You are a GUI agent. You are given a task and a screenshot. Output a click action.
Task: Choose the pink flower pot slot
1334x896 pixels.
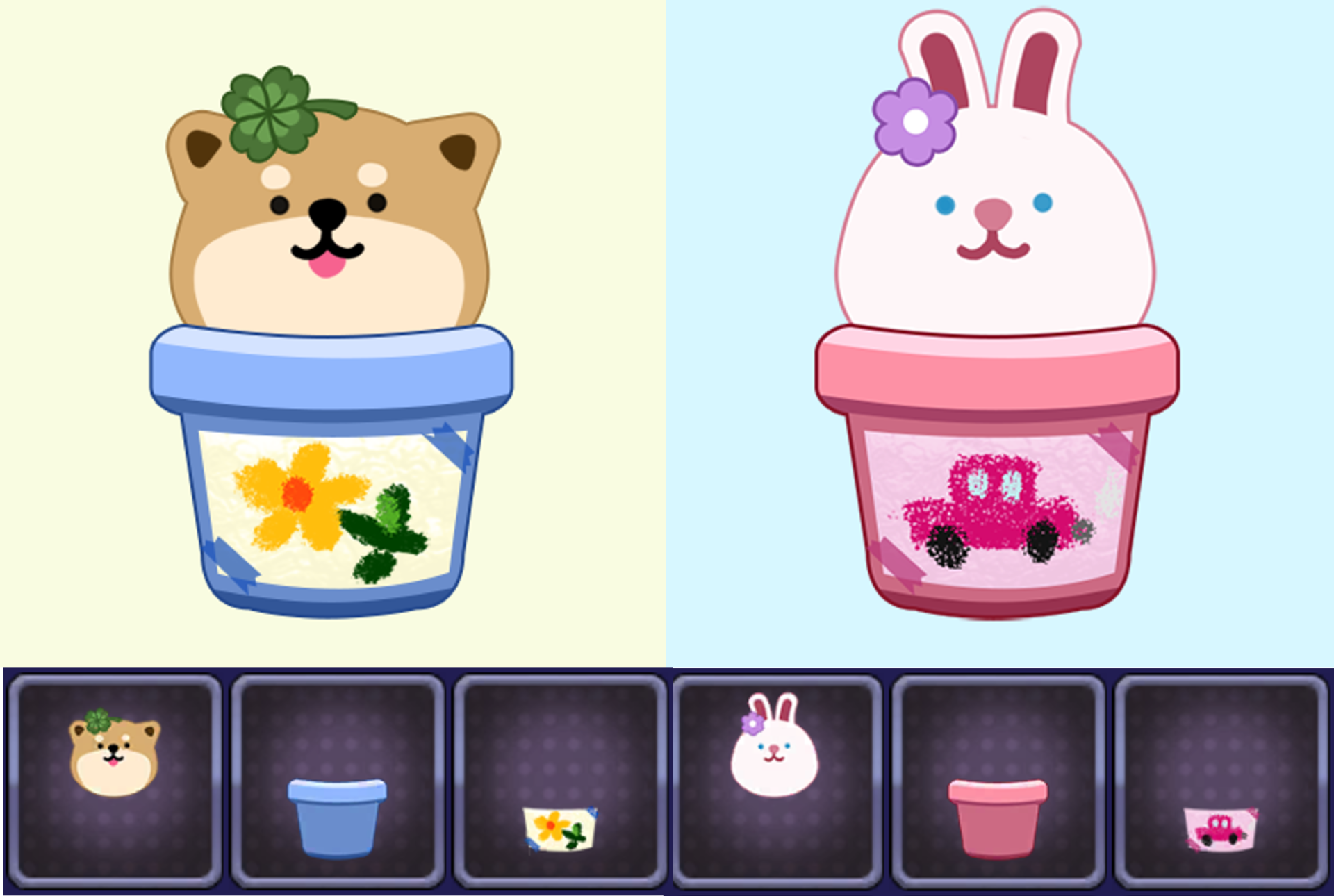point(998,781)
